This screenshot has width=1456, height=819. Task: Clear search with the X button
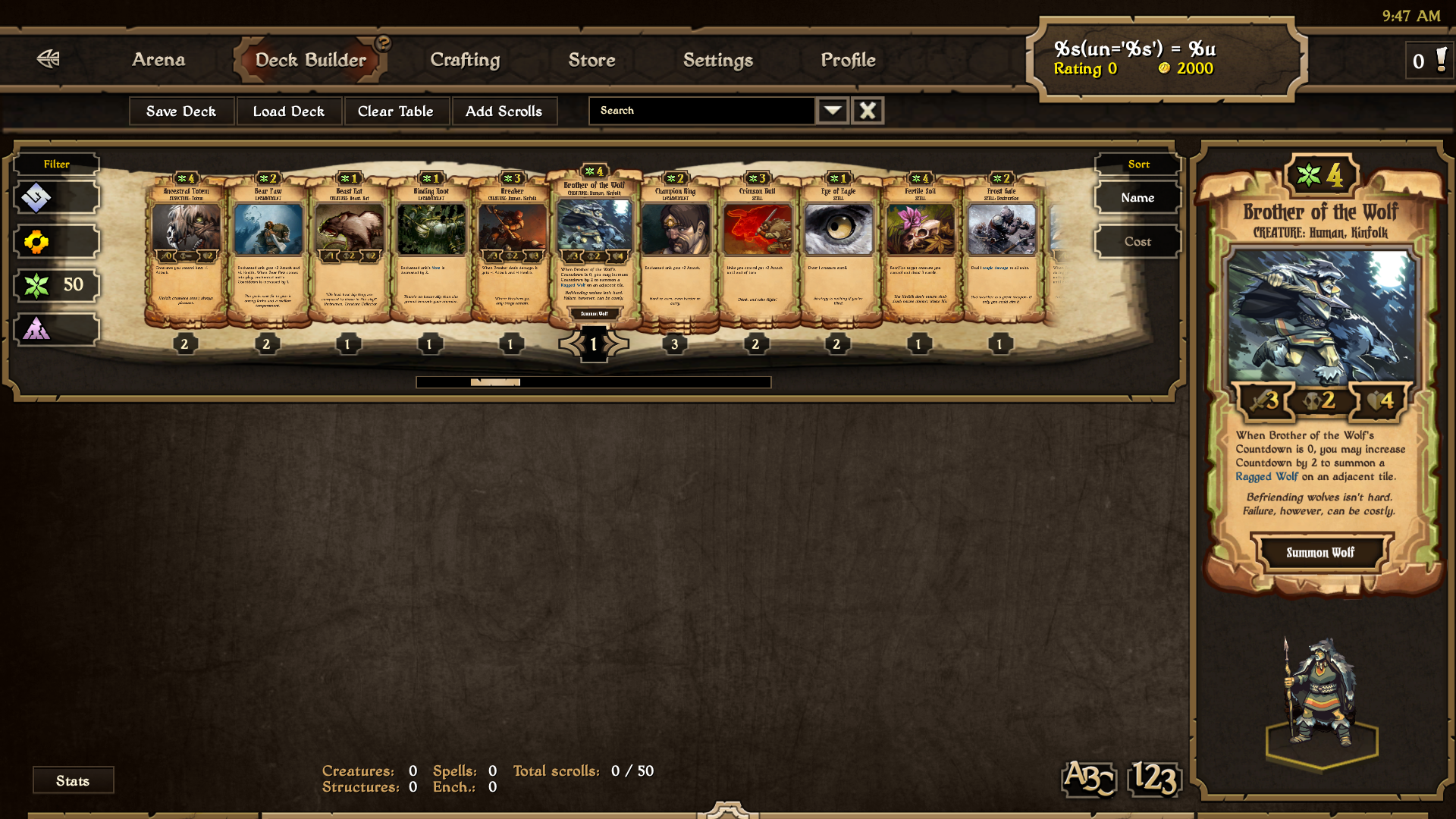click(867, 110)
